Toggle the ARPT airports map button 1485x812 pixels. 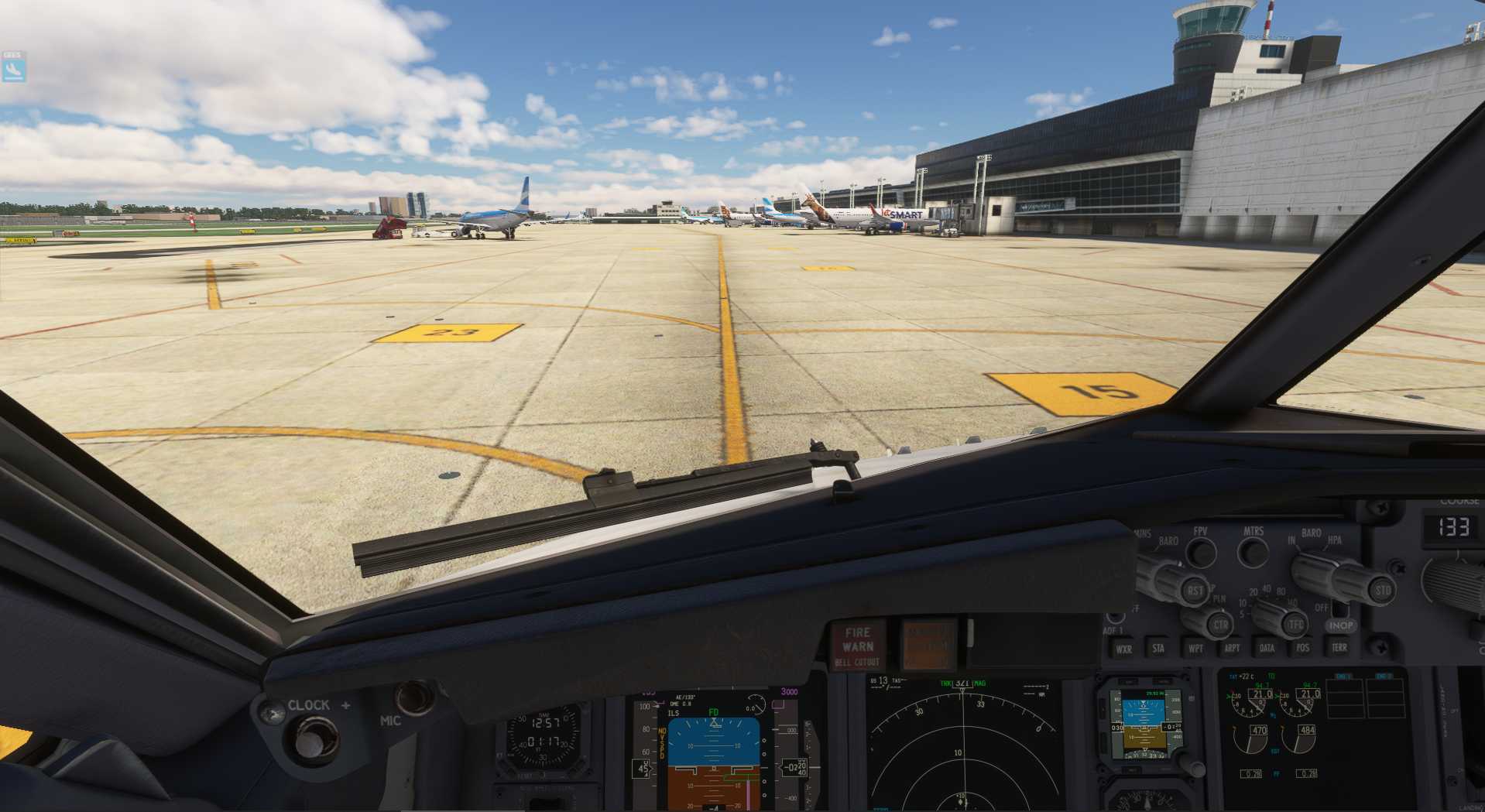(1232, 649)
